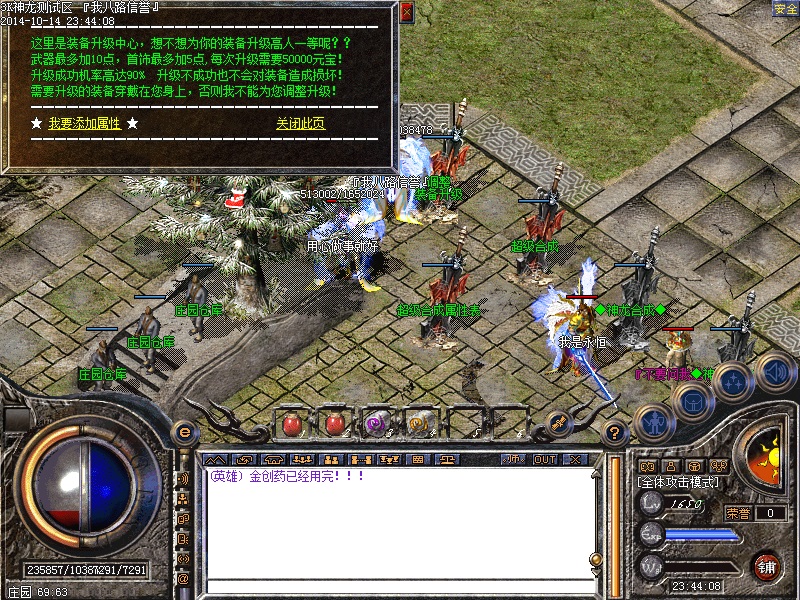
Task: Click the round 'e' button left of hotbar
Action: click(184, 432)
